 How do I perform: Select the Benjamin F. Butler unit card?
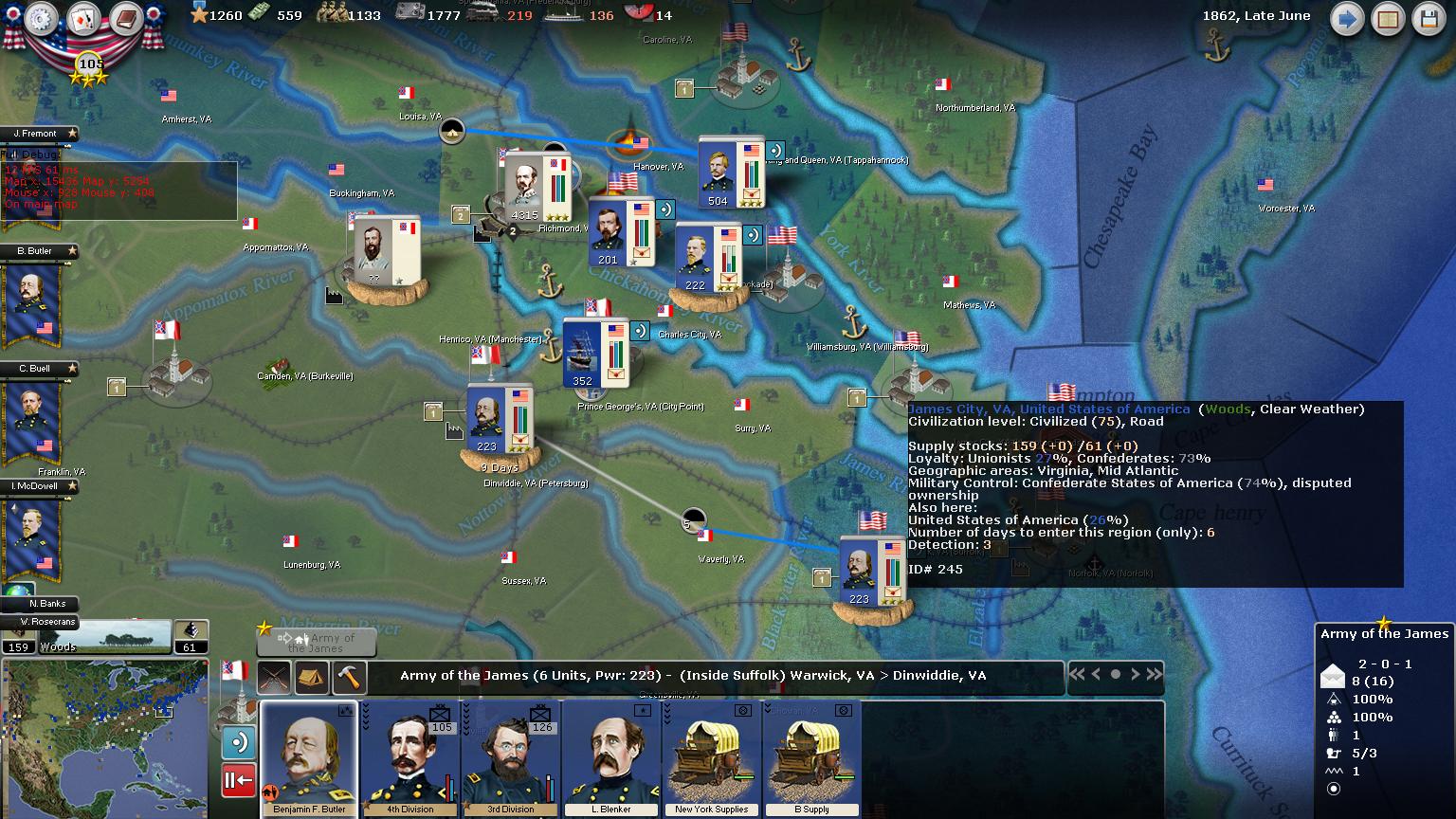[x=309, y=758]
